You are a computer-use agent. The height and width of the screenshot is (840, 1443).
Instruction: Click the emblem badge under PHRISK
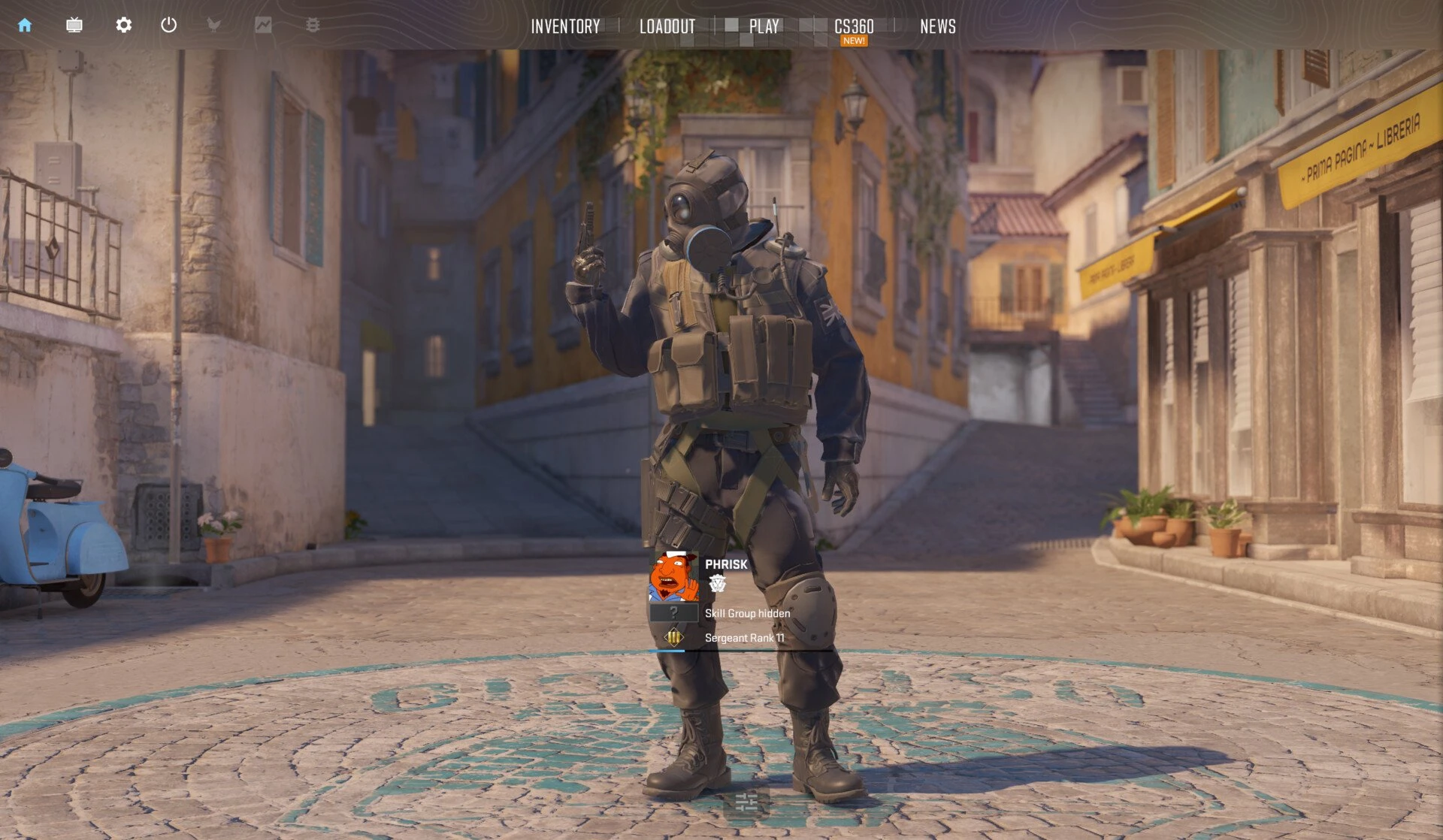[718, 584]
